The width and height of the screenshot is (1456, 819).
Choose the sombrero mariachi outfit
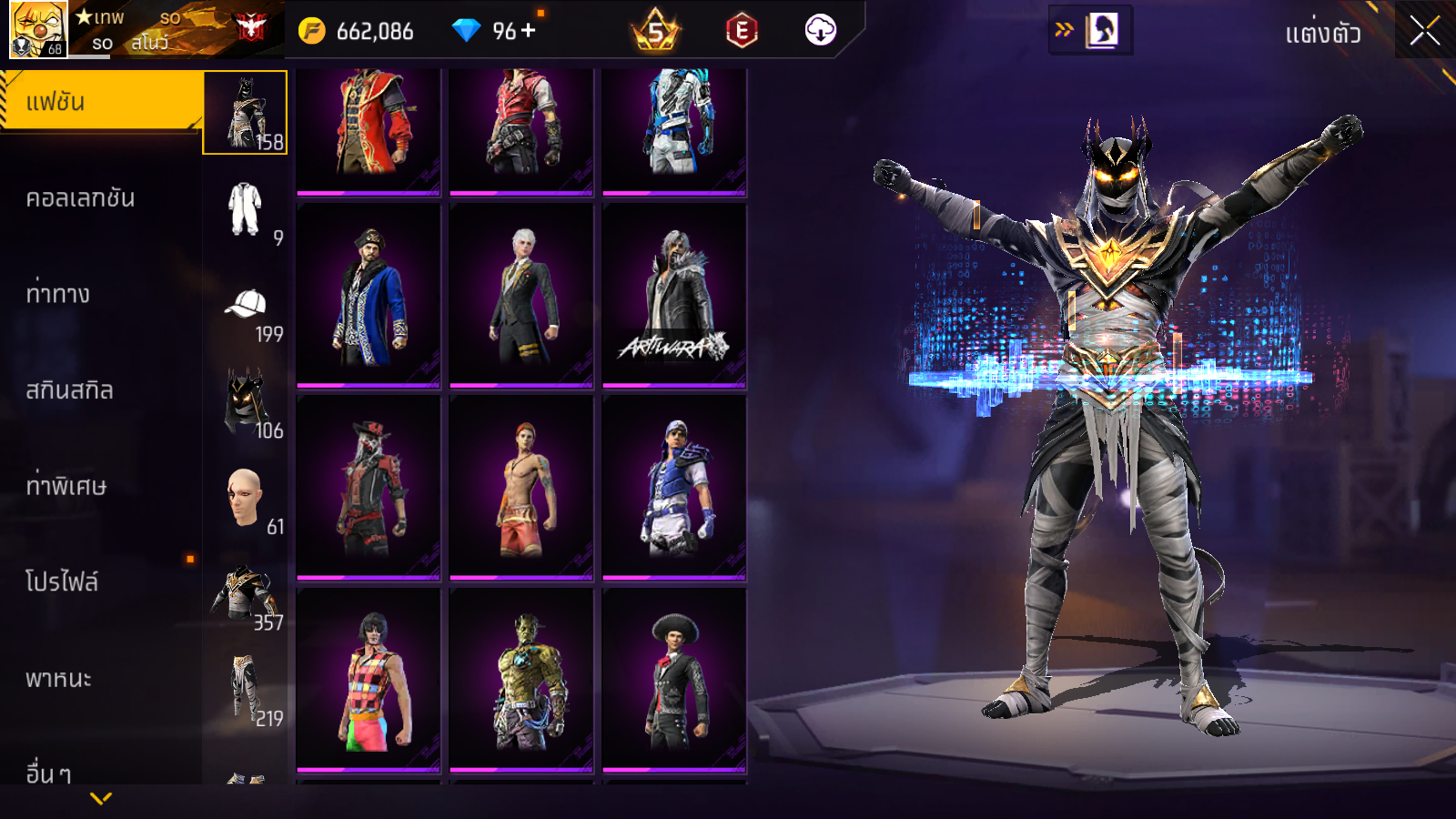pyautogui.click(x=674, y=680)
